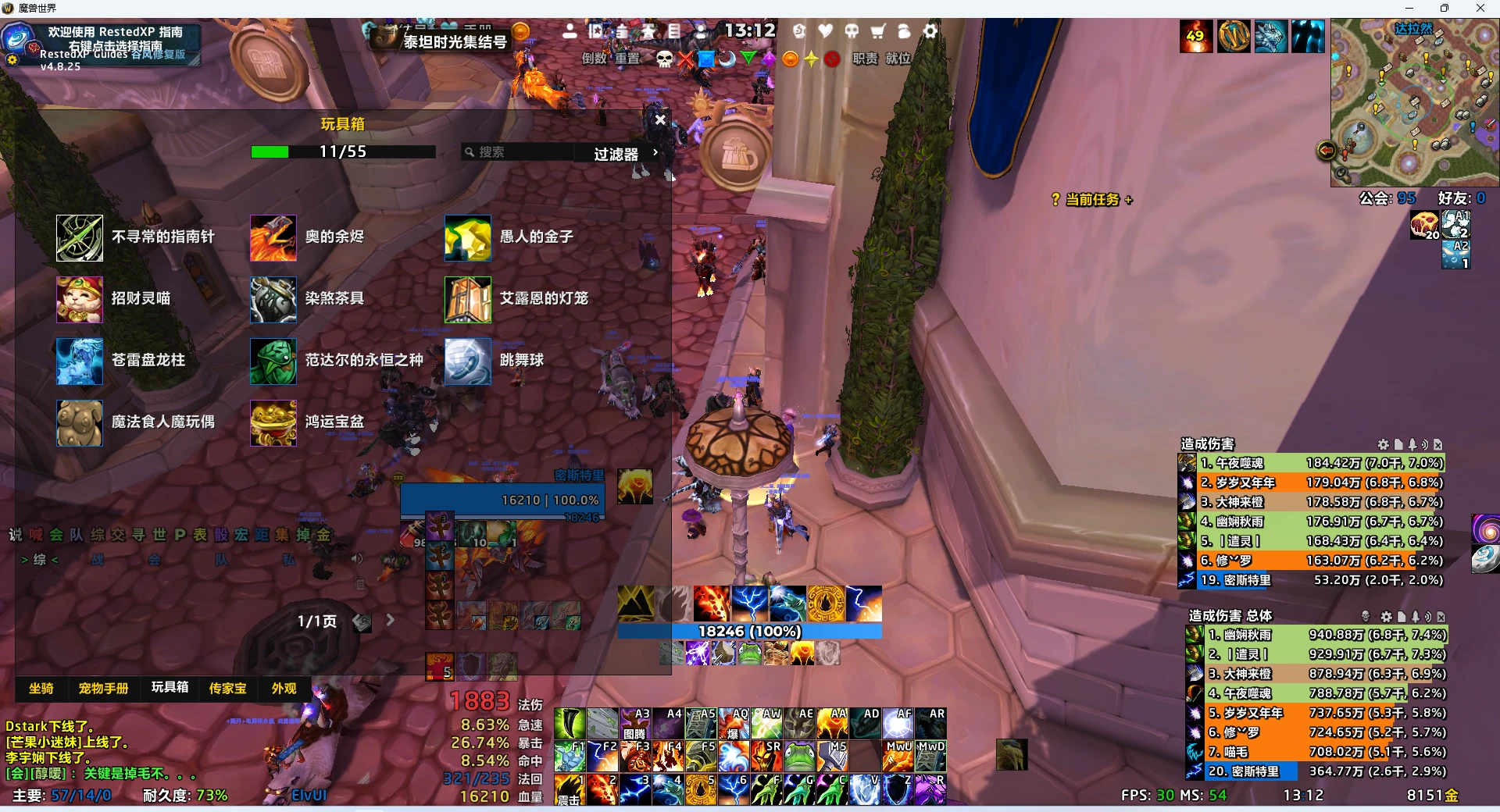Choose the 鸿运宝盆 toy icon
1500x812 pixels.
(273, 423)
